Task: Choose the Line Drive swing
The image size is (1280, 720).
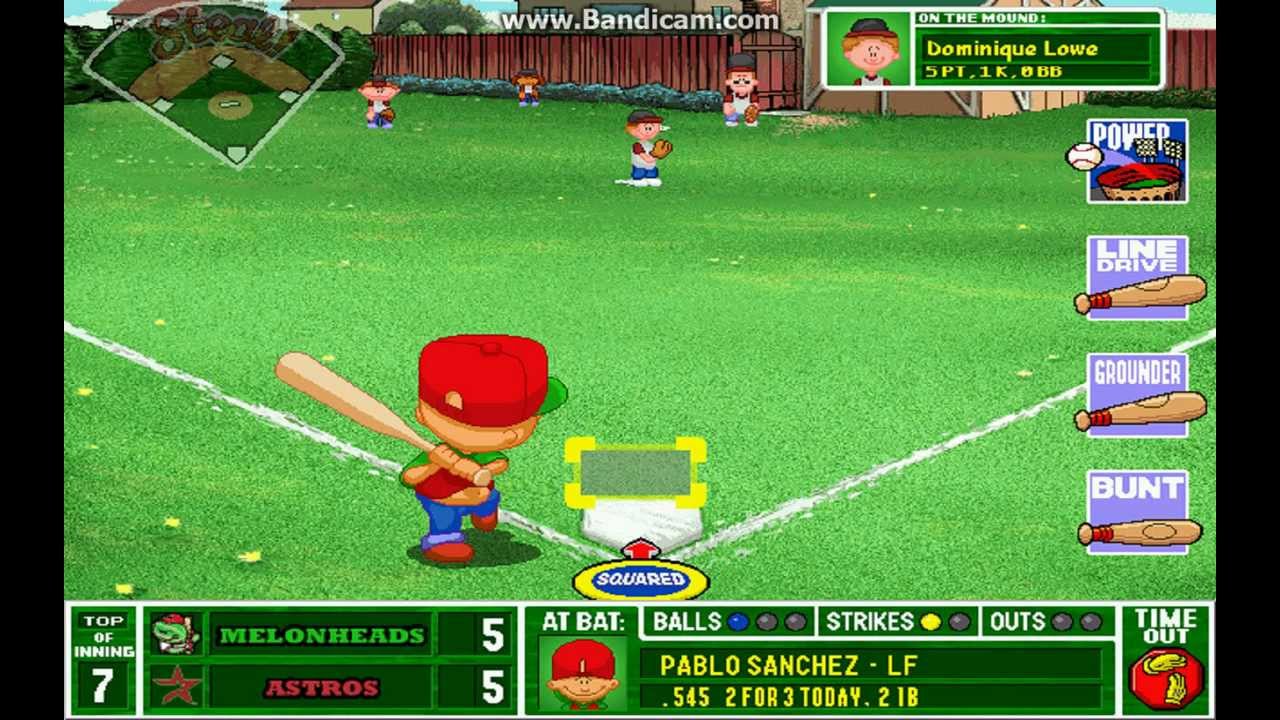Action: (x=1138, y=278)
